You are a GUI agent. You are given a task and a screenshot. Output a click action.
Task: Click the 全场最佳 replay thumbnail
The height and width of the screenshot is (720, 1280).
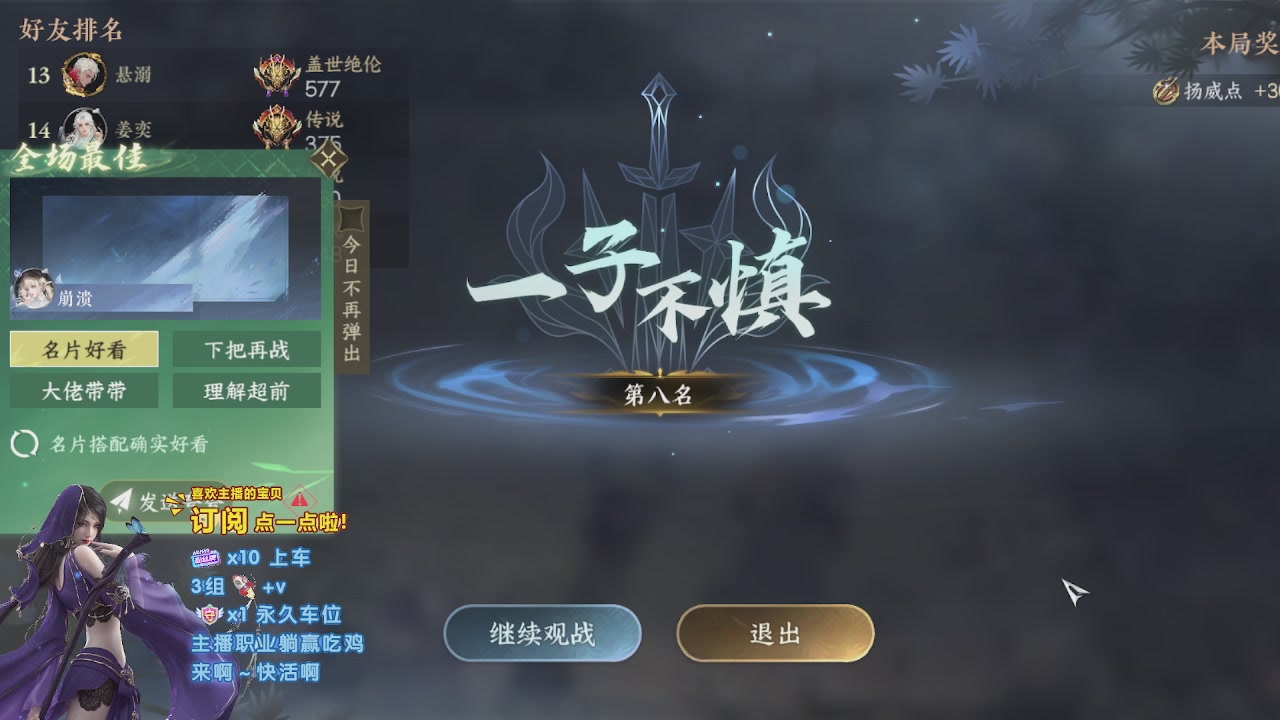pos(163,245)
